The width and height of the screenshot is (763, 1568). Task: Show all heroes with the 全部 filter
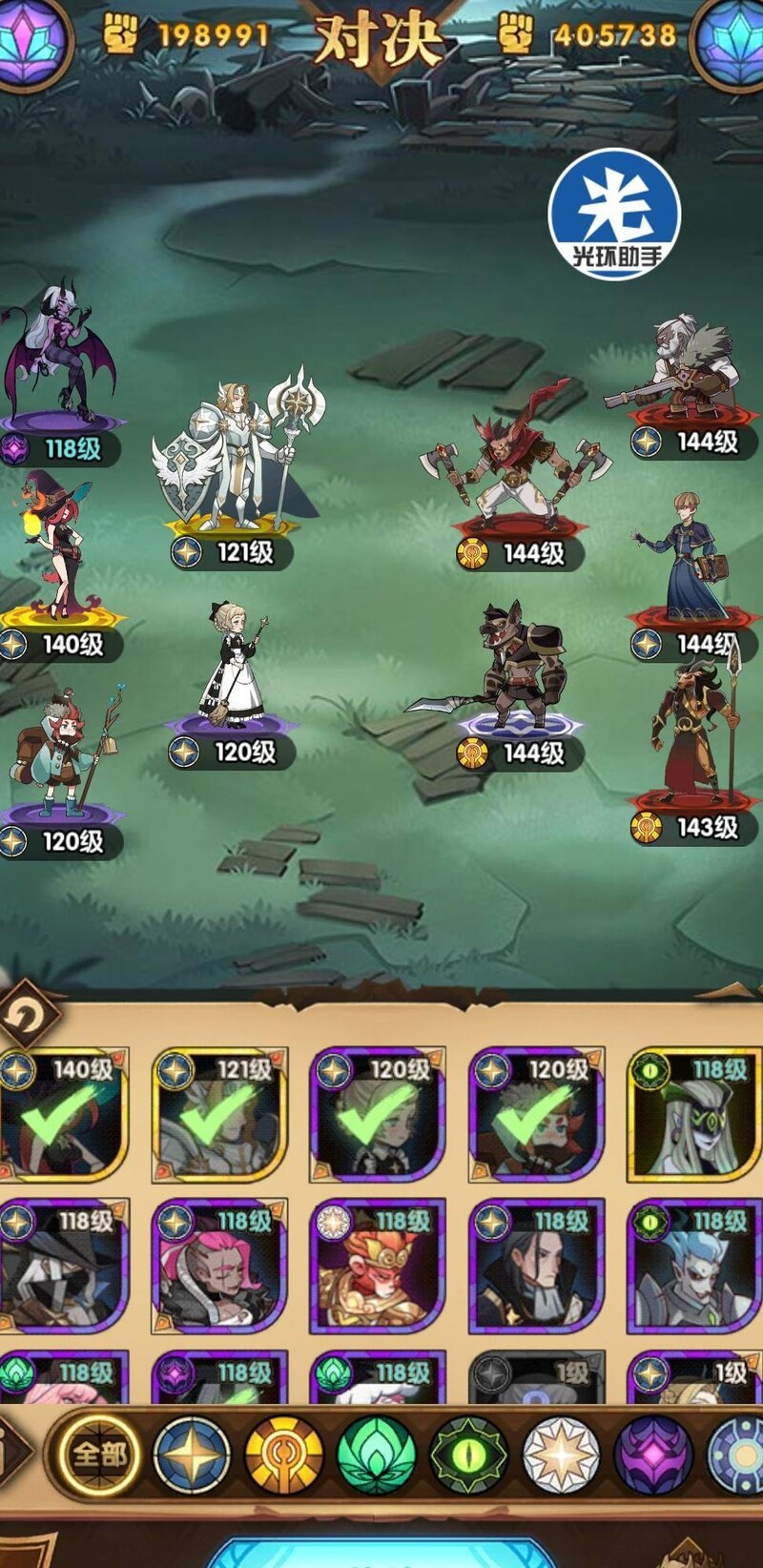click(x=99, y=1455)
